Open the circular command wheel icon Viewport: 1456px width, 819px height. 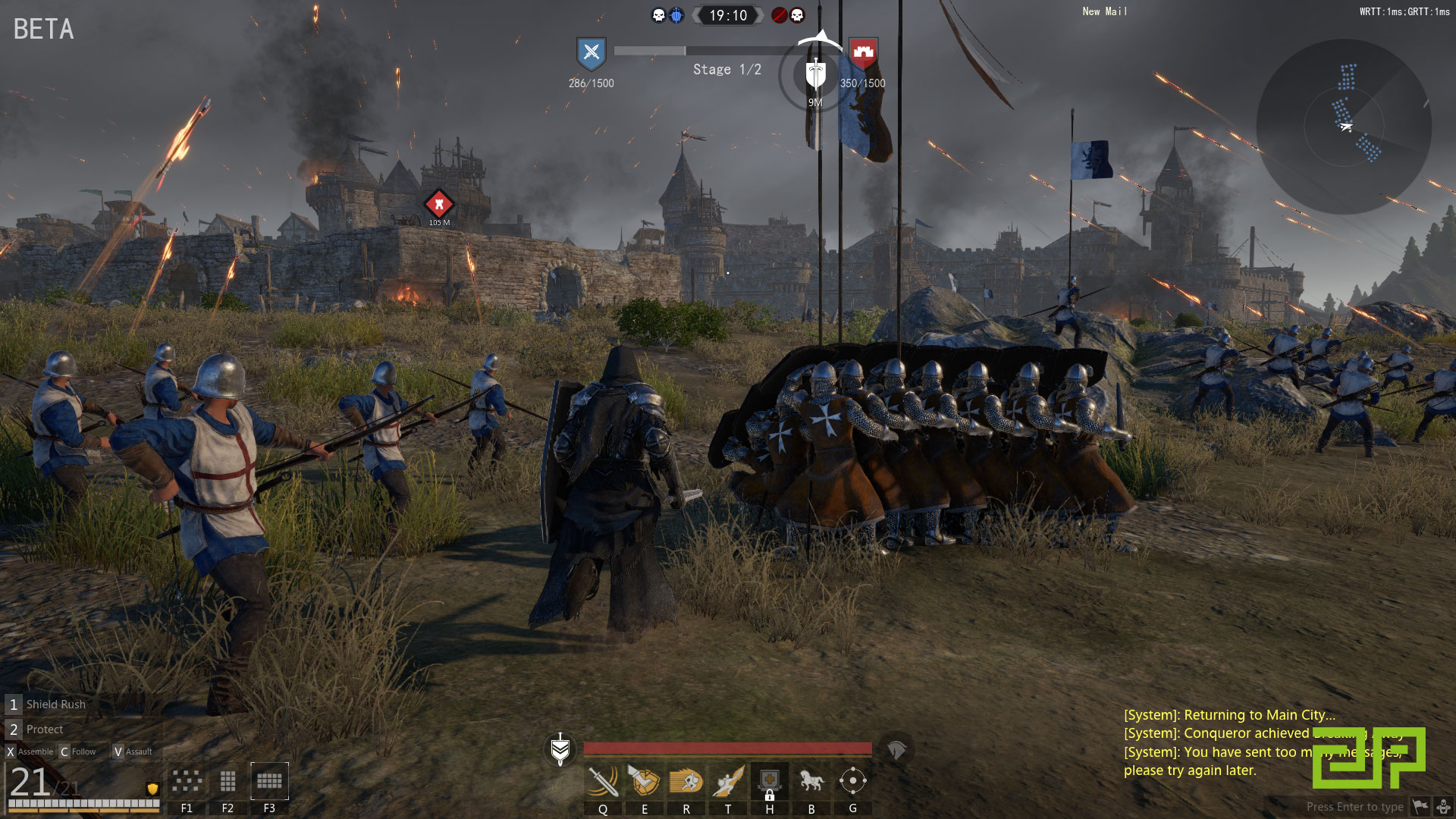853,781
